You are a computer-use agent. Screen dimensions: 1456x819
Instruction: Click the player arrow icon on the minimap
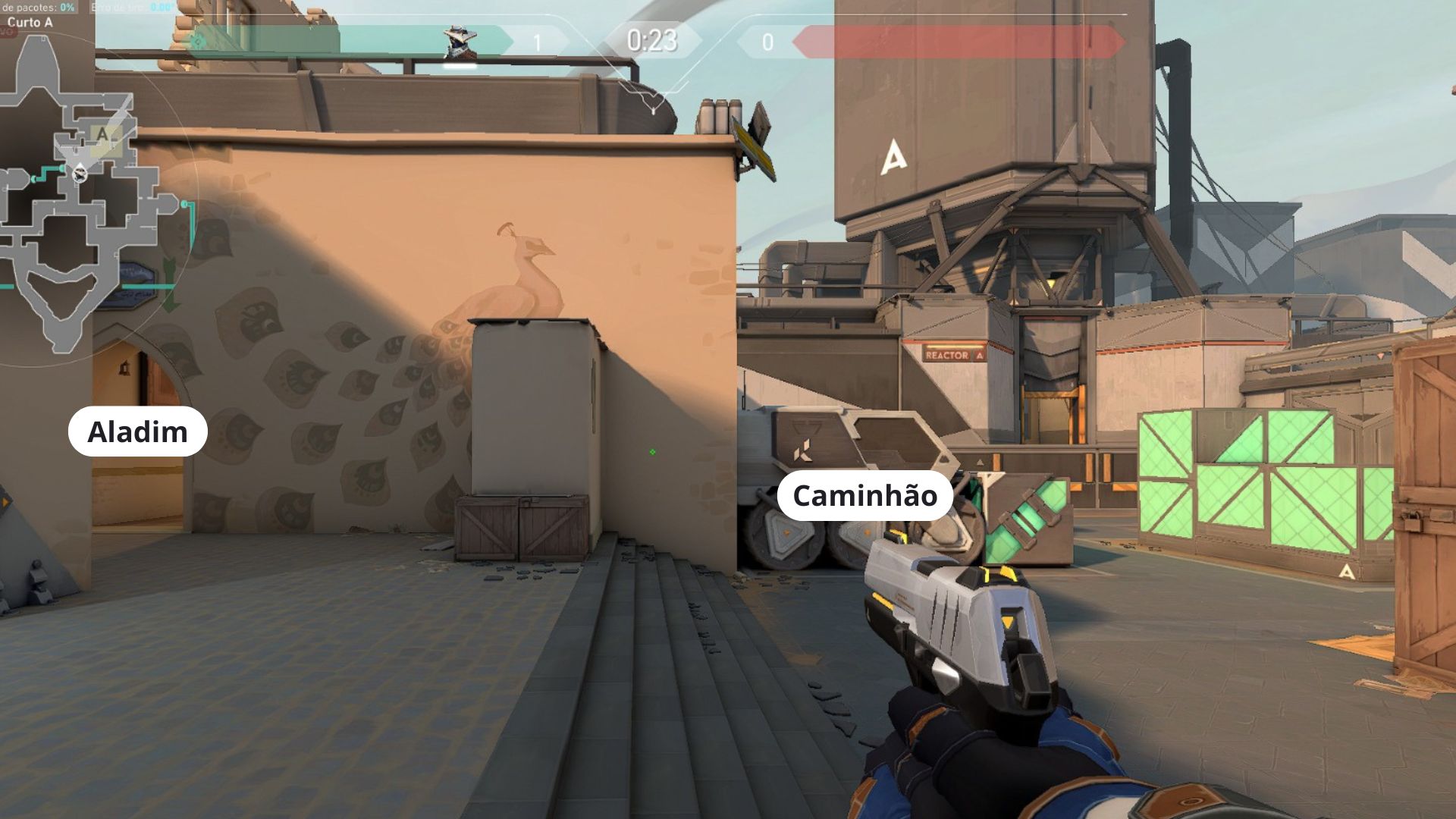[80, 173]
